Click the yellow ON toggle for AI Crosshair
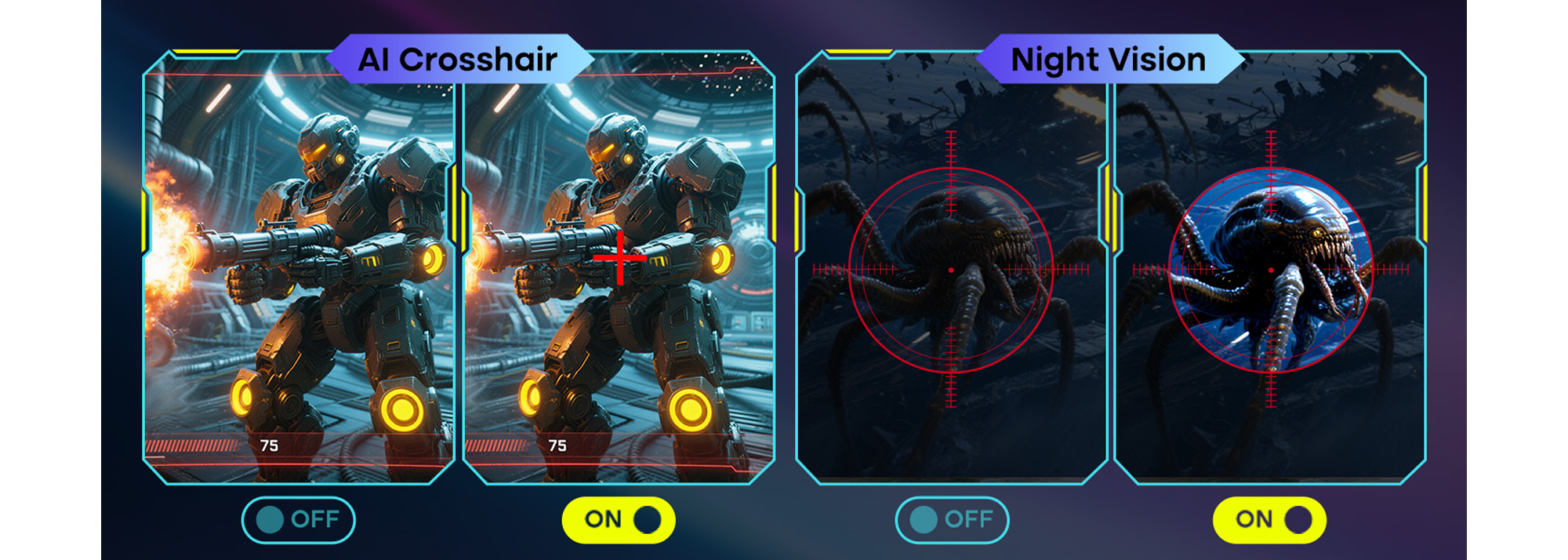 tap(619, 520)
